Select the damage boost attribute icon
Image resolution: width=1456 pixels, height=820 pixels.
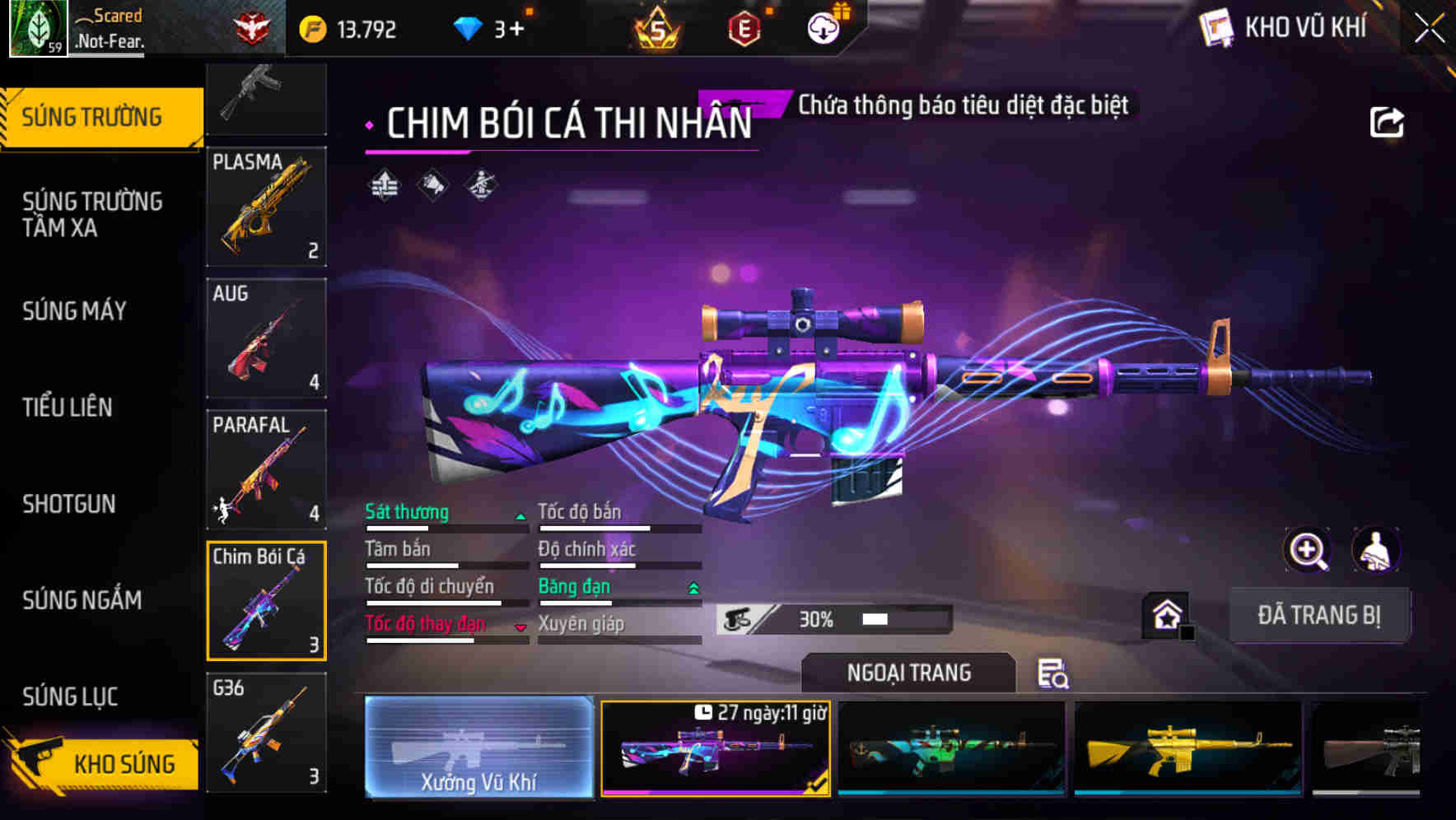(384, 185)
